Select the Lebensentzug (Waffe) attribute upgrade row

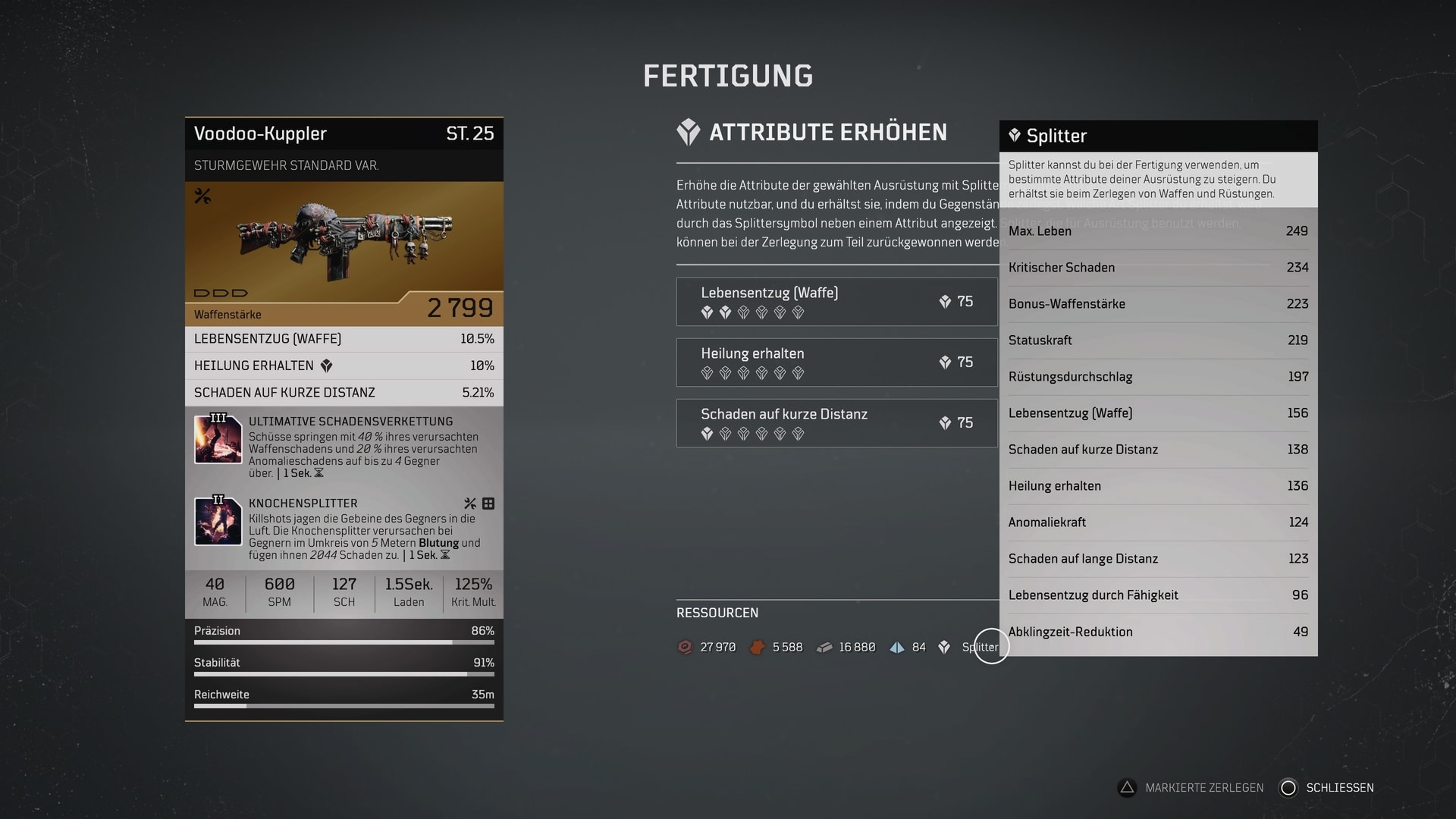pos(836,302)
